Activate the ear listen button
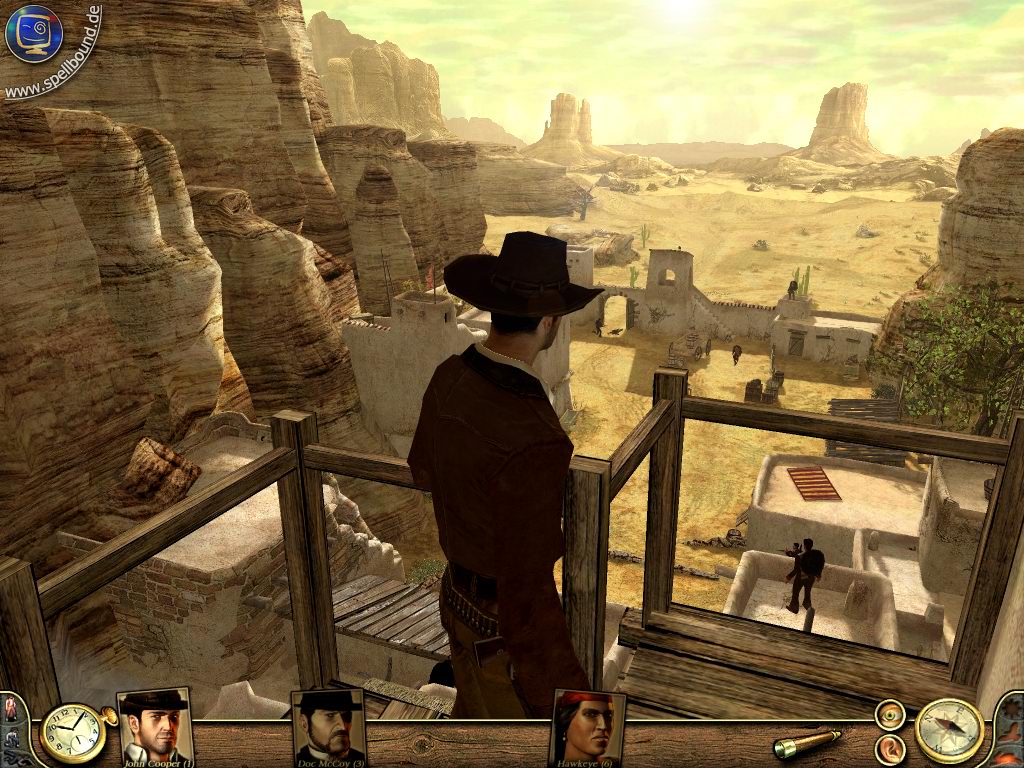 tap(889, 748)
